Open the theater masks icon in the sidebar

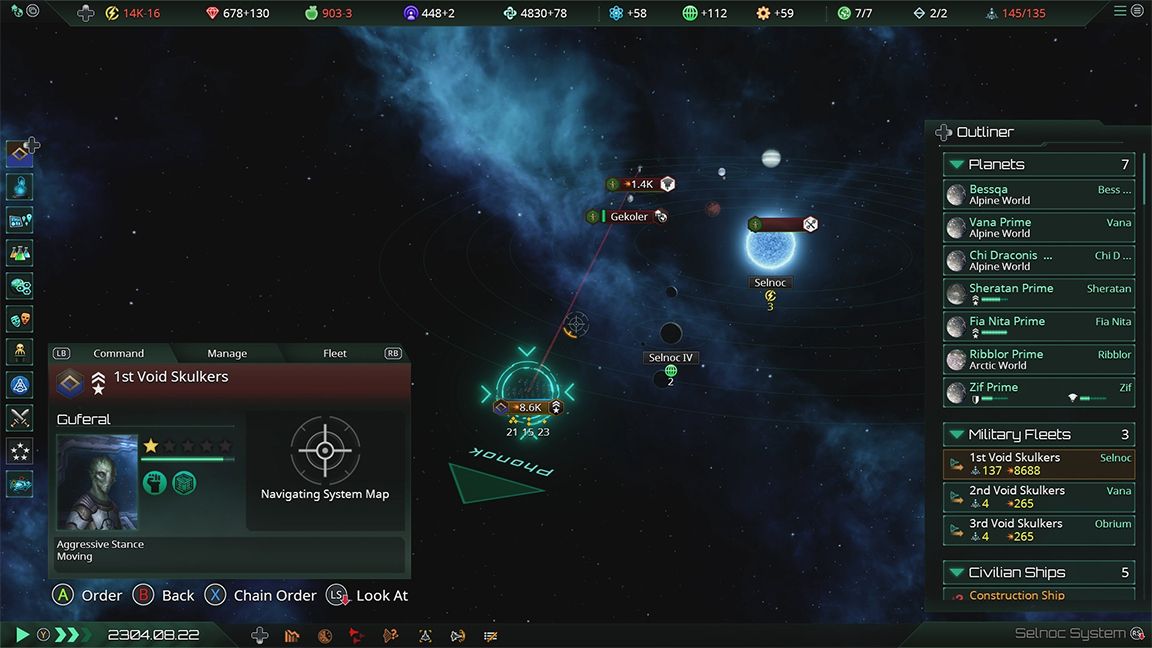click(x=20, y=320)
